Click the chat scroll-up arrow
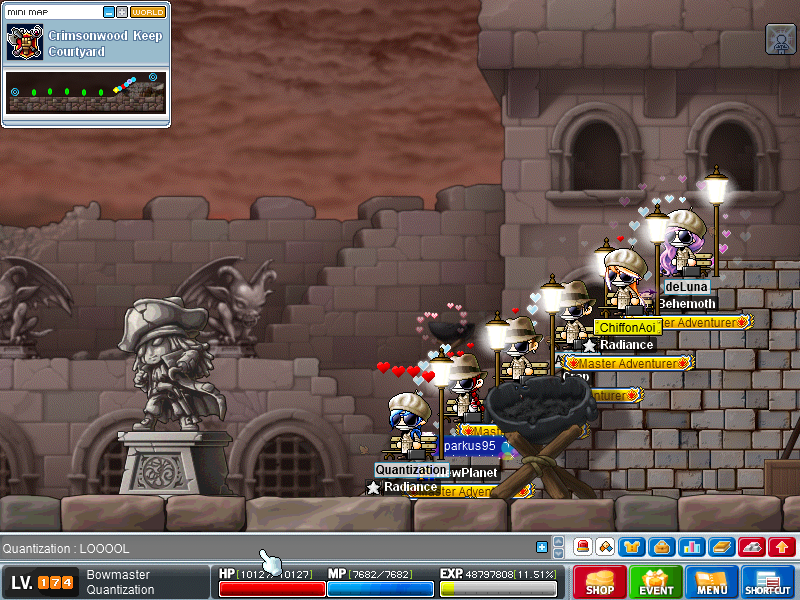This screenshot has height=600, width=800. coord(557,542)
